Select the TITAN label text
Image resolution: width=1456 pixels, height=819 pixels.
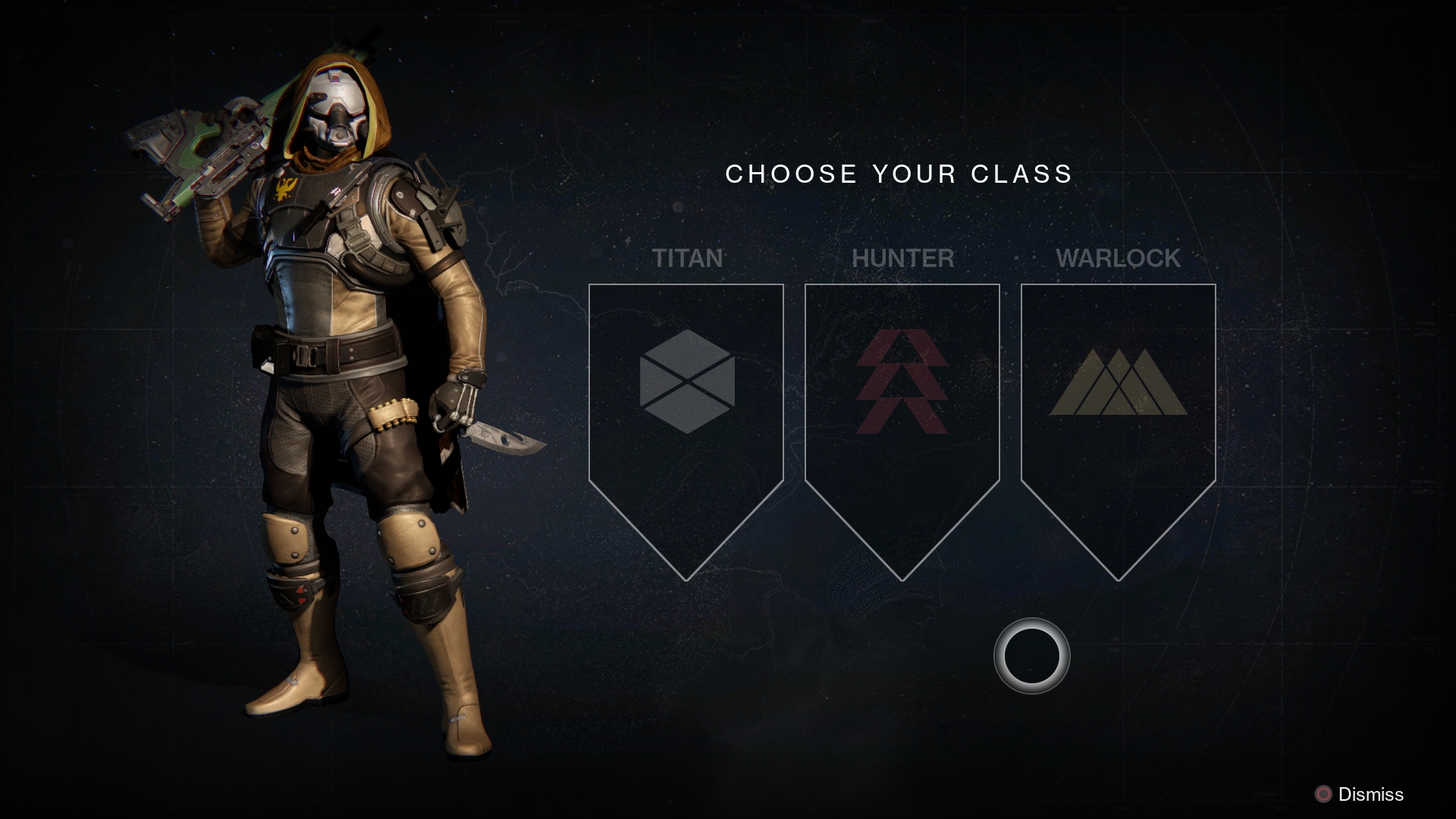(687, 259)
